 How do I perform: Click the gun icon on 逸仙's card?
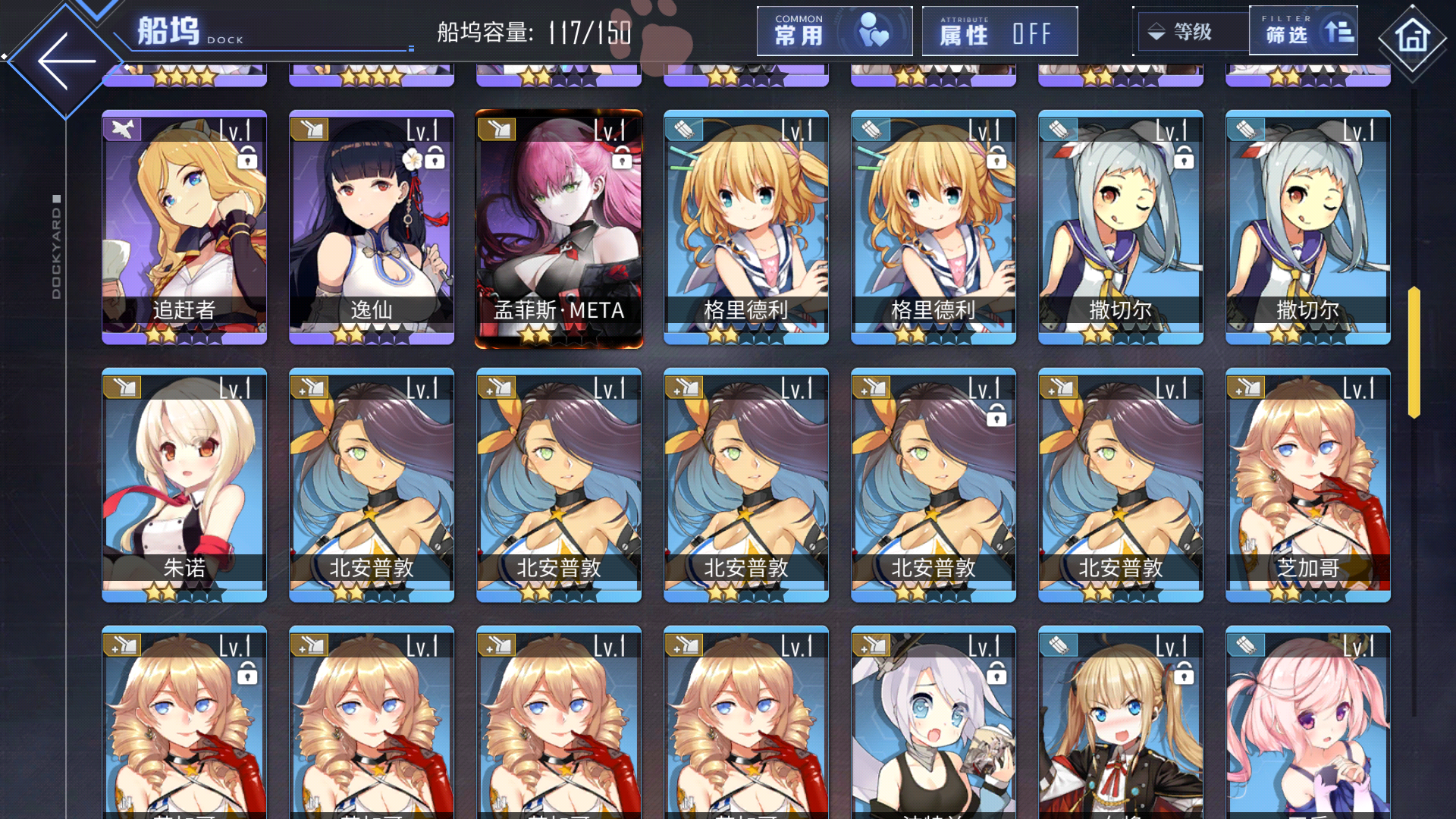pyautogui.click(x=310, y=129)
